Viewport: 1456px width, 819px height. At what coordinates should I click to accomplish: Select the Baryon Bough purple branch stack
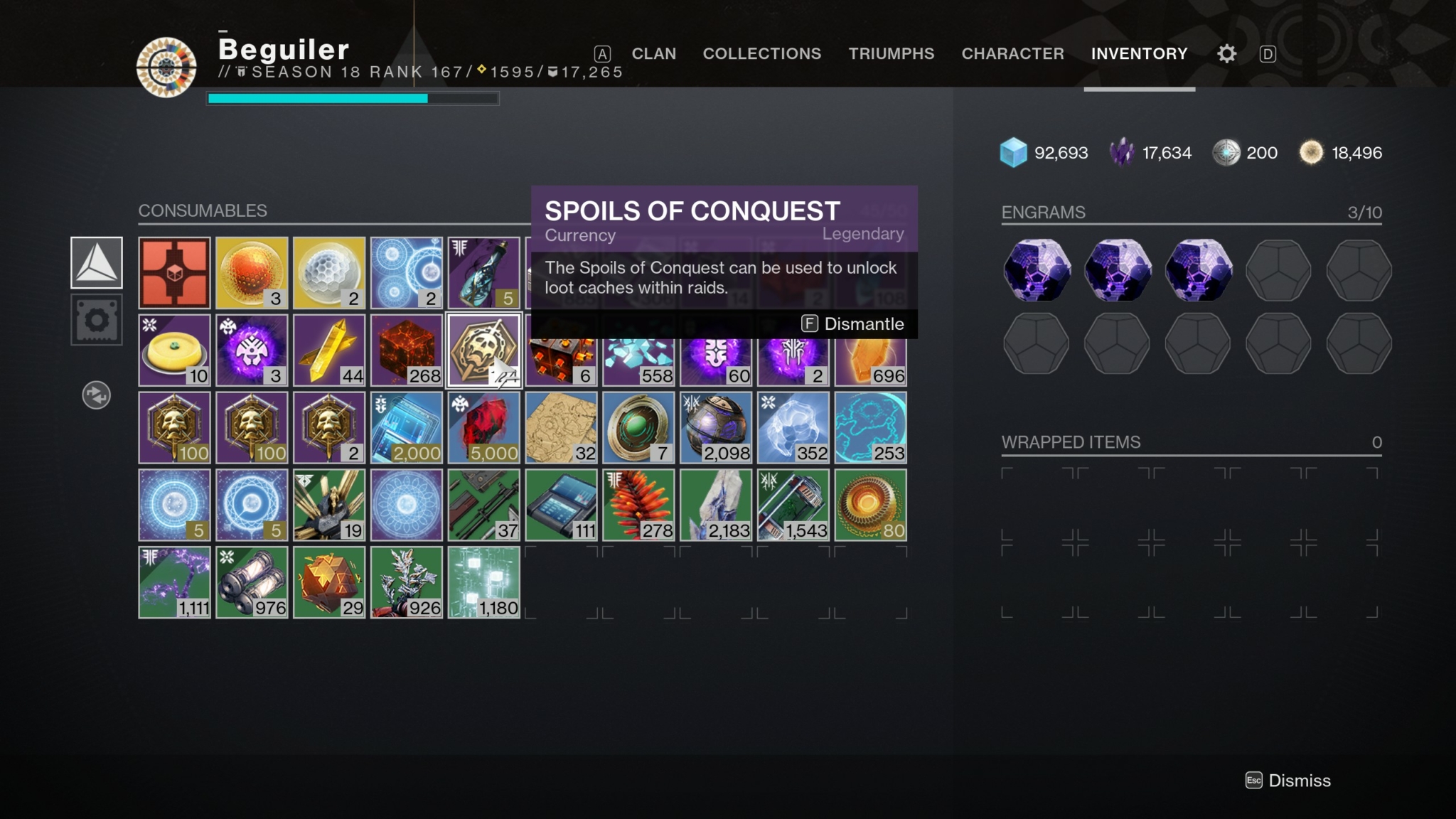click(x=174, y=582)
